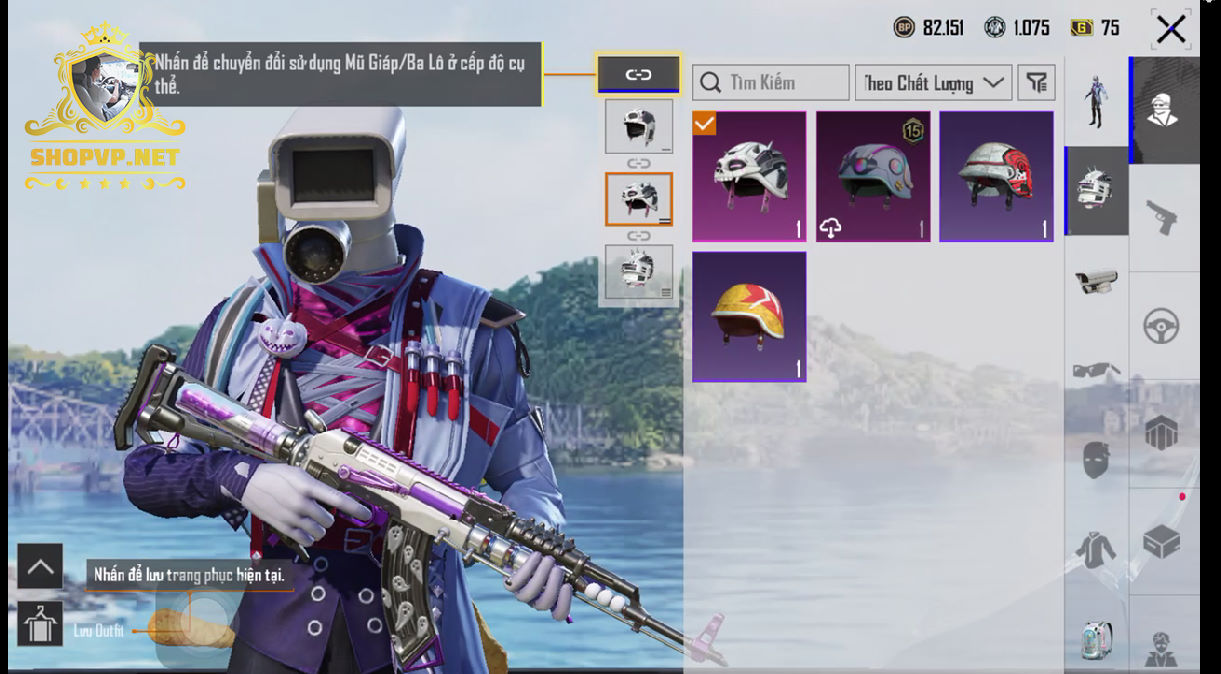
Task: Close the inventory with the X button
Action: (x=1170, y=29)
